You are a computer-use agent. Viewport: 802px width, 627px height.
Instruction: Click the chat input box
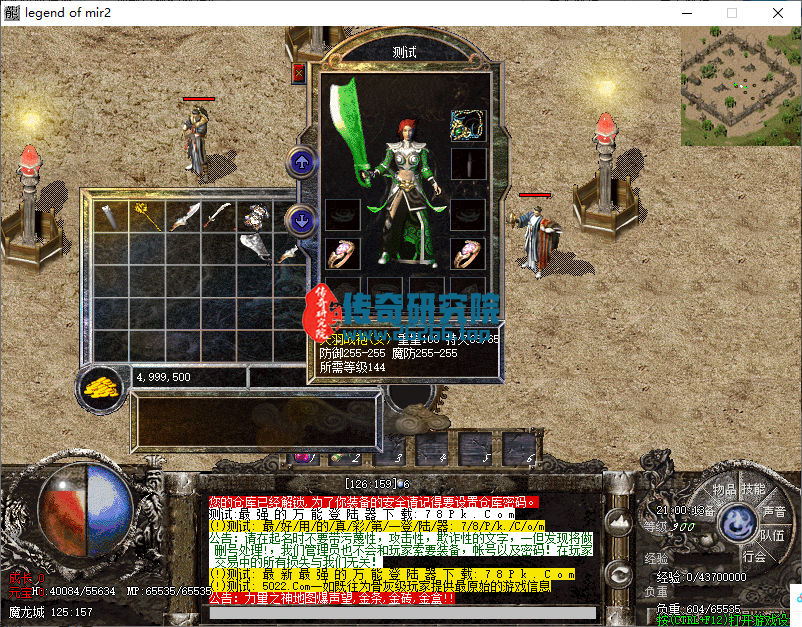[x=400, y=612]
